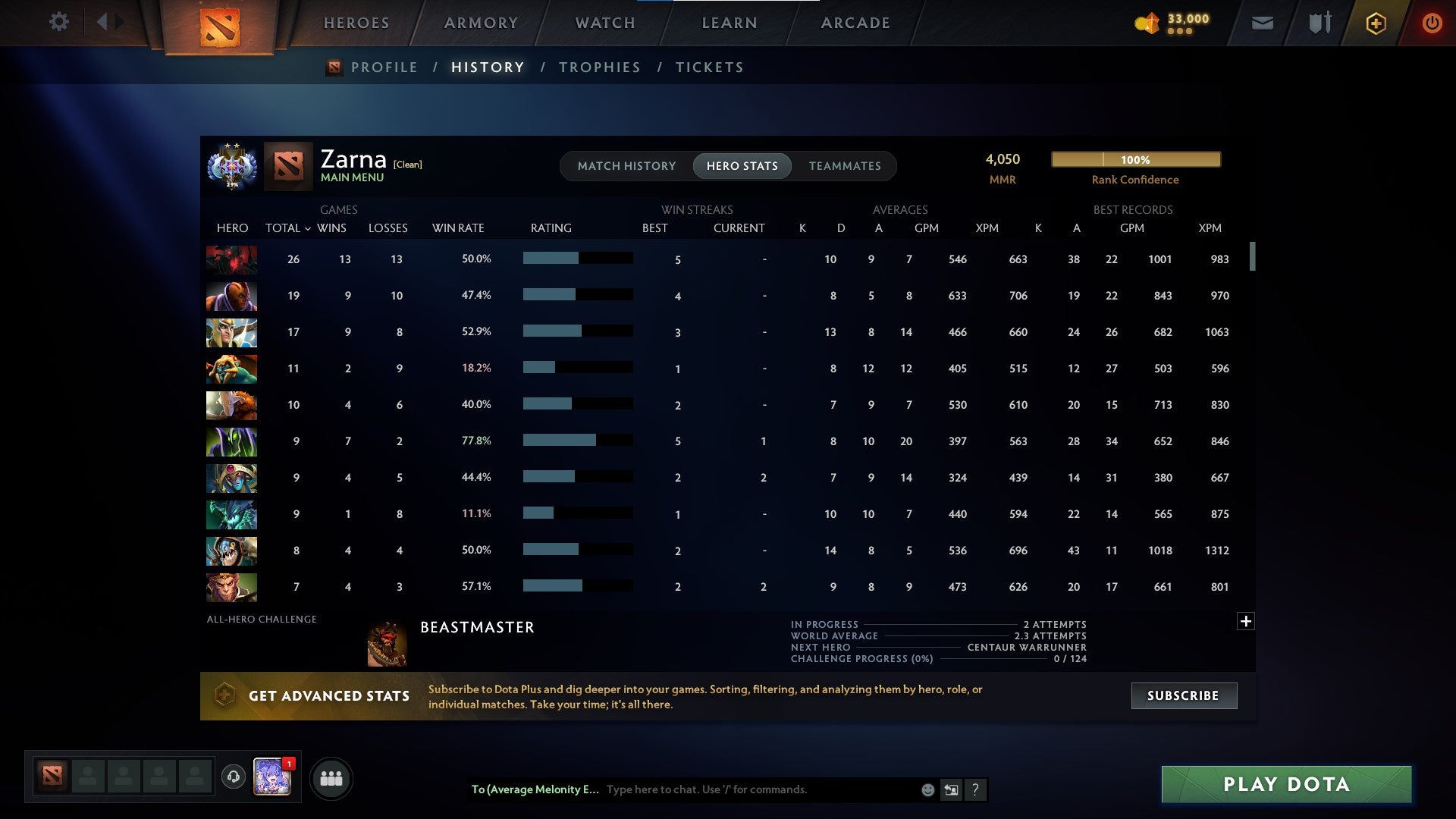The image size is (1456, 819).
Task: Select the TEAMMATES view
Action: click(x=845, y=165)
